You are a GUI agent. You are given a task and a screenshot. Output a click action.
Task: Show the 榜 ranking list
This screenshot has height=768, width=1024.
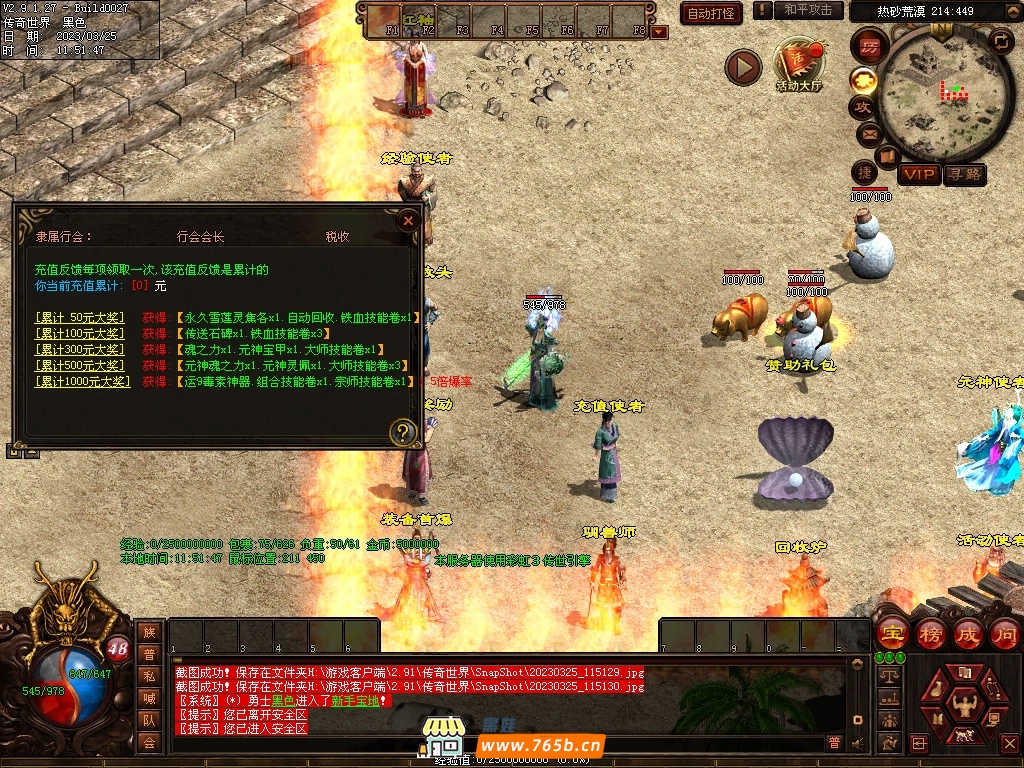tap(930, 634)
